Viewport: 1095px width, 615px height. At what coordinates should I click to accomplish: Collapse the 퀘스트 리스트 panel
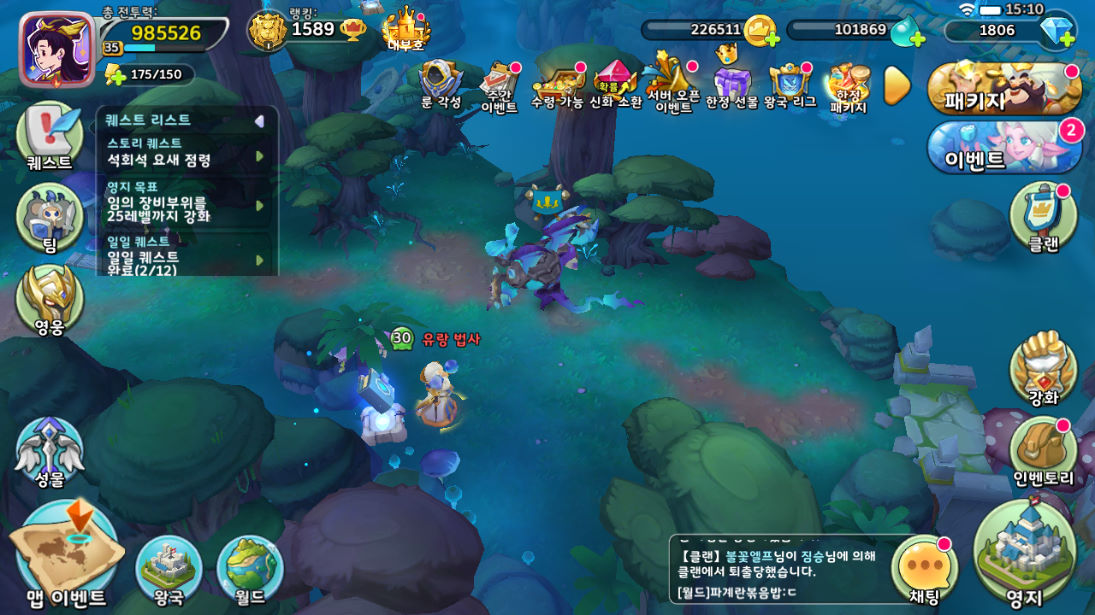tap(259, 121)
